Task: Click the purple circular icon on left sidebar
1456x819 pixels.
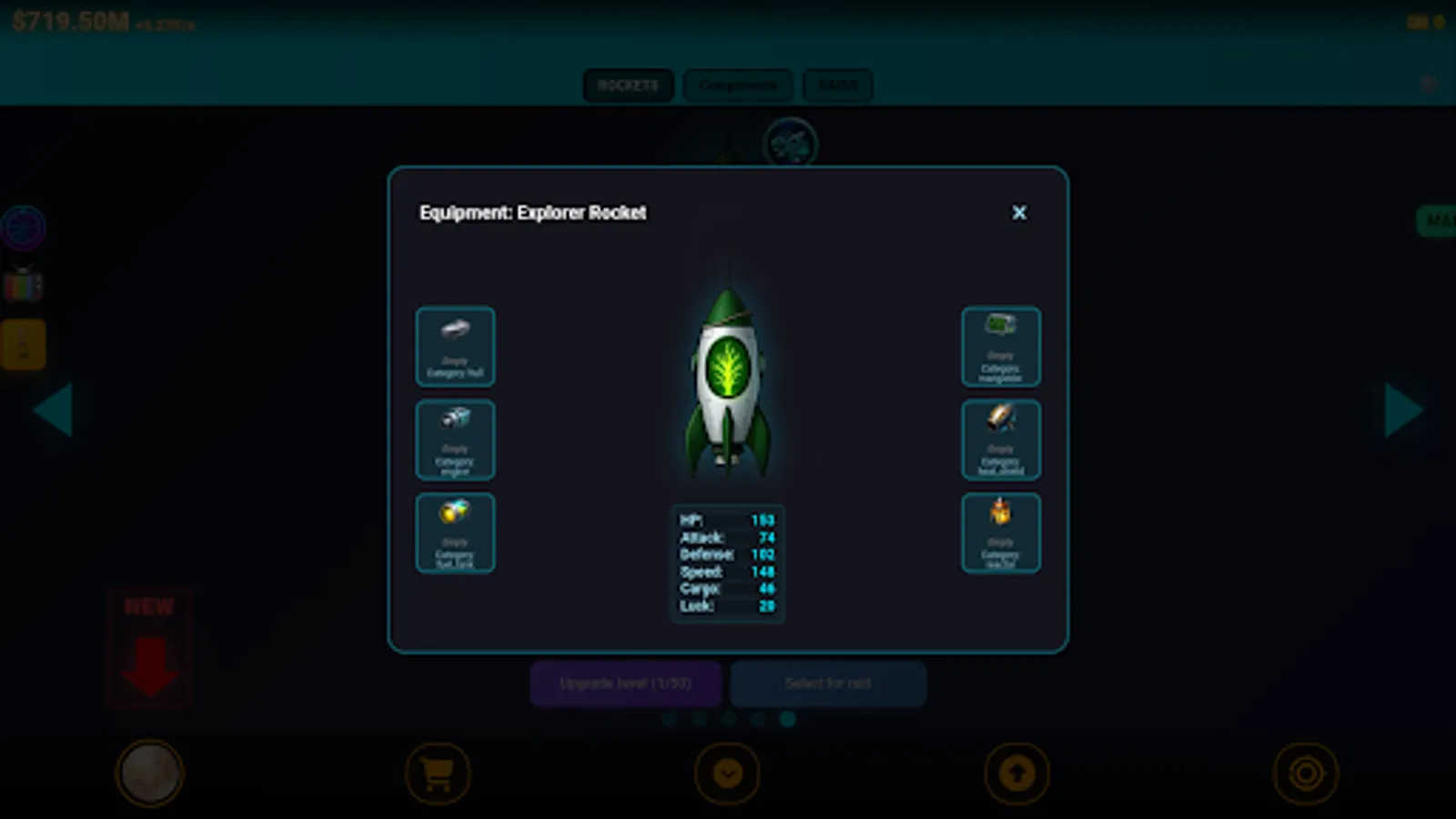Action: pos(23,227)
